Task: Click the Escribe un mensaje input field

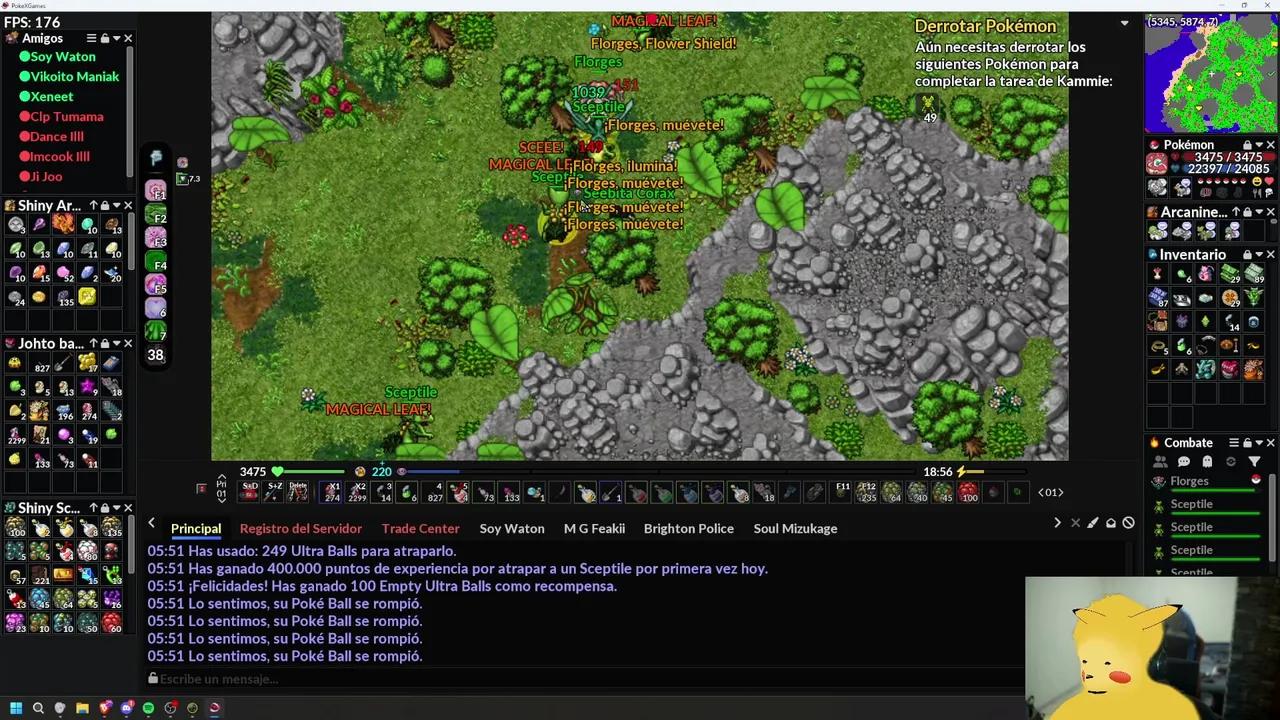Action: 400,679
